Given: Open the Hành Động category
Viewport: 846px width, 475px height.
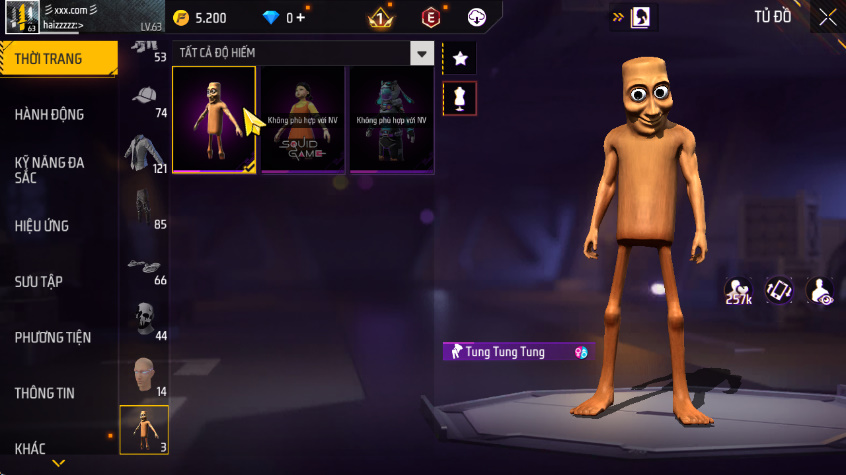Looking at the screenshot, I should [50, 114].
